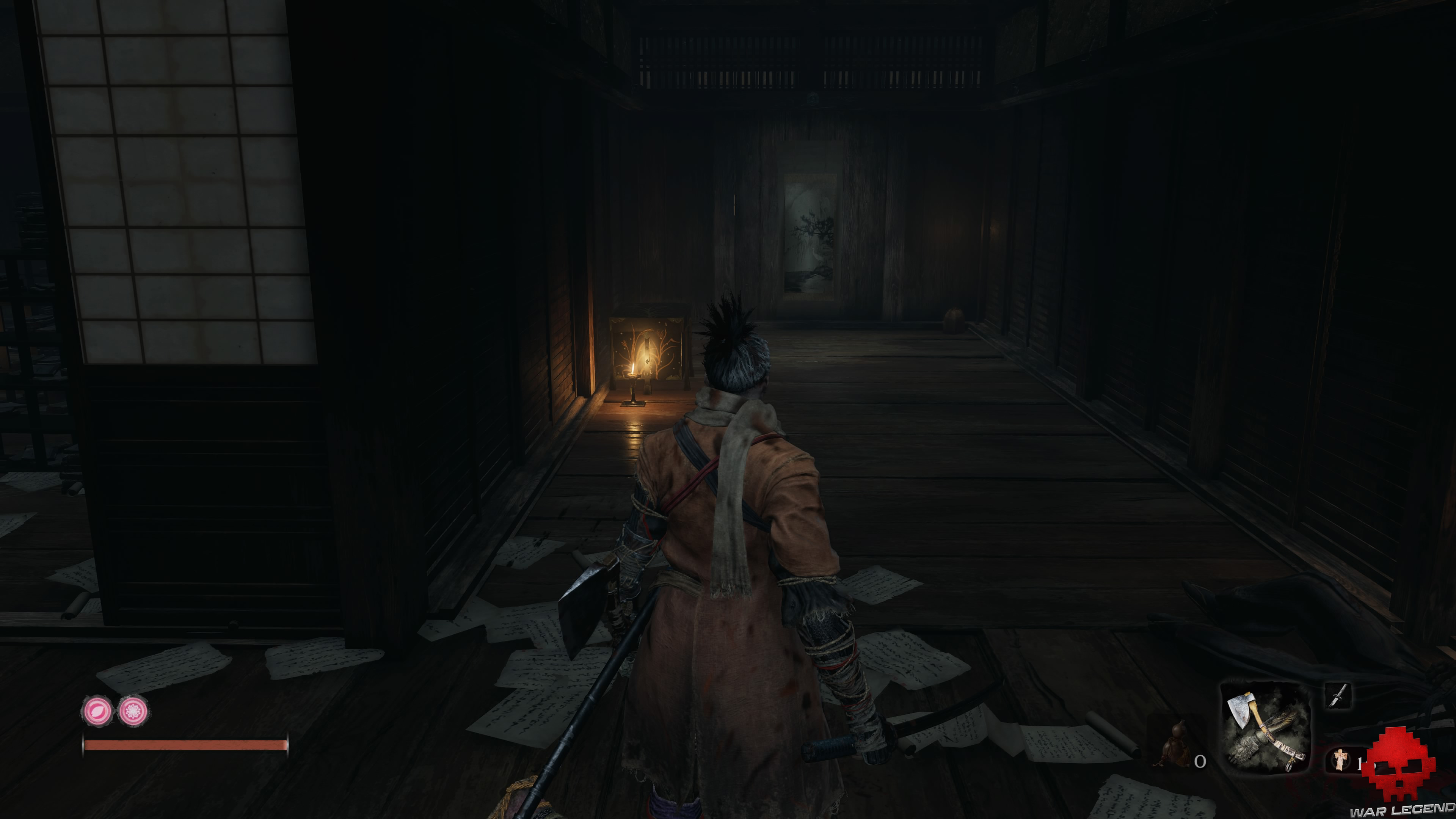1456x819 pixels.
Task: Toggle the right glowing resurrection charge
Action: [x=133, y=711]
